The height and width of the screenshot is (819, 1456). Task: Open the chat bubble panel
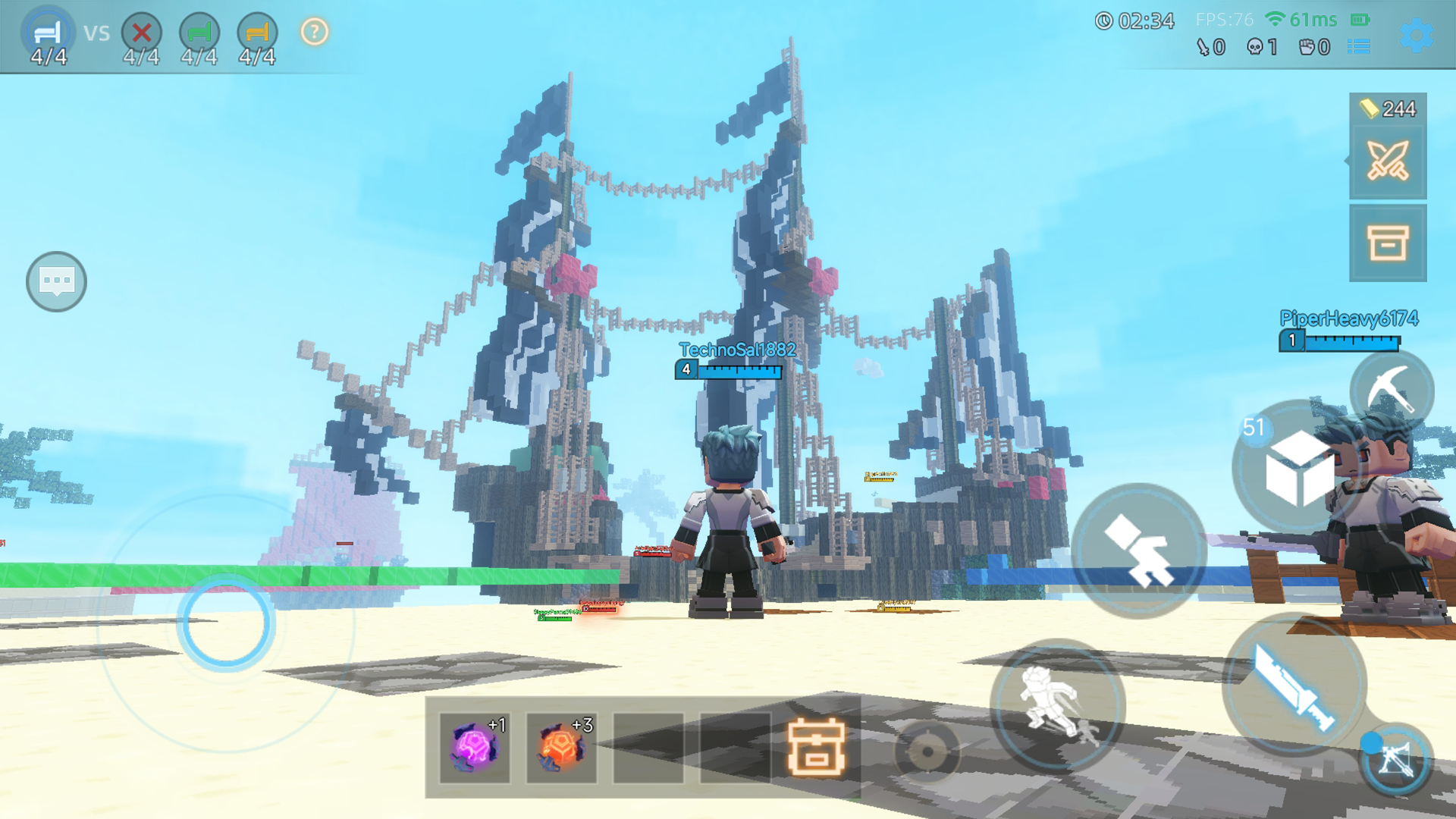pyautogui.click(x=56, y=281)
